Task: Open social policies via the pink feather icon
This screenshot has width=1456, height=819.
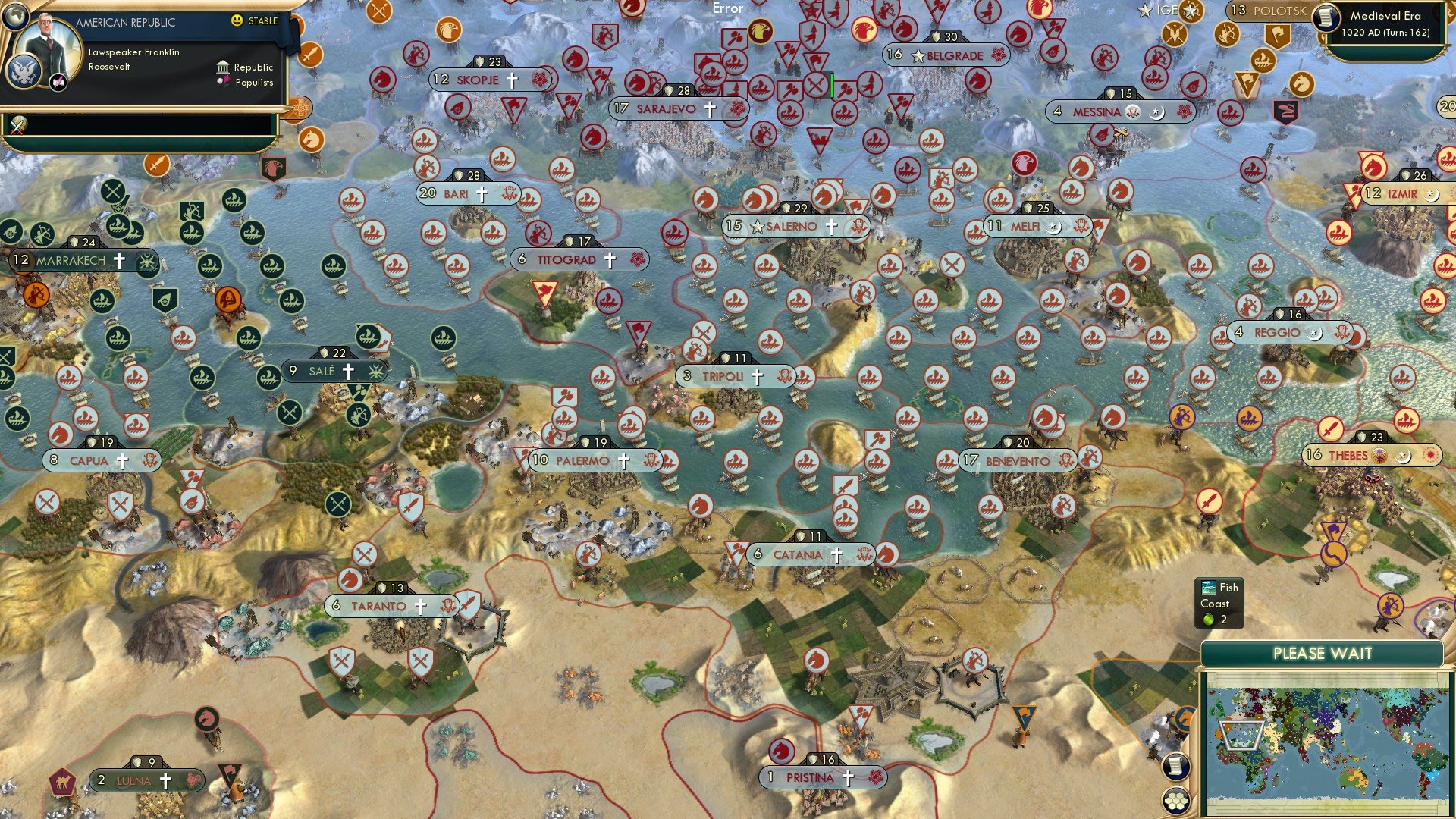Action: 58,83
